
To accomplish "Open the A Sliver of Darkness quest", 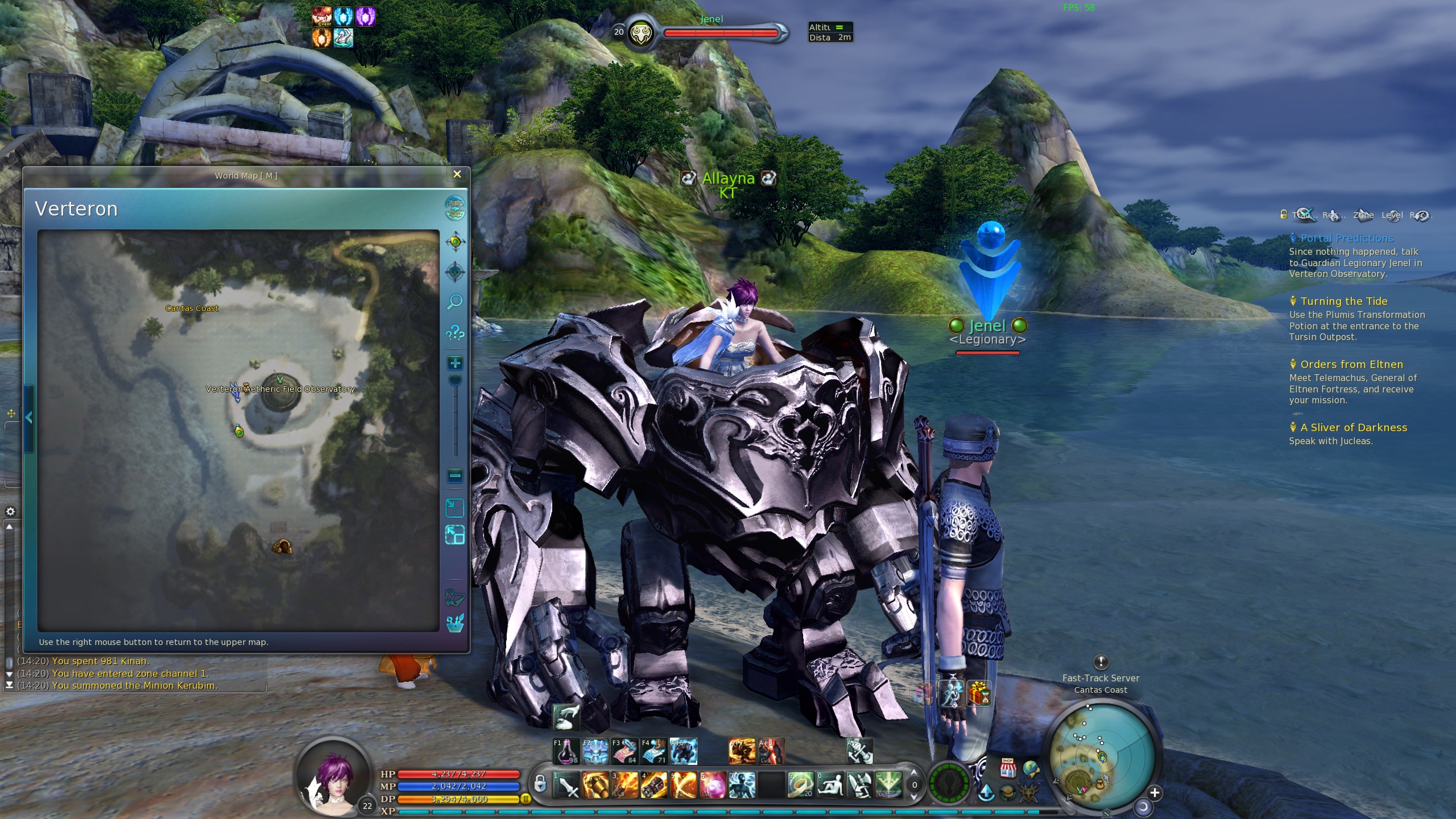I will click(1353, 428).
